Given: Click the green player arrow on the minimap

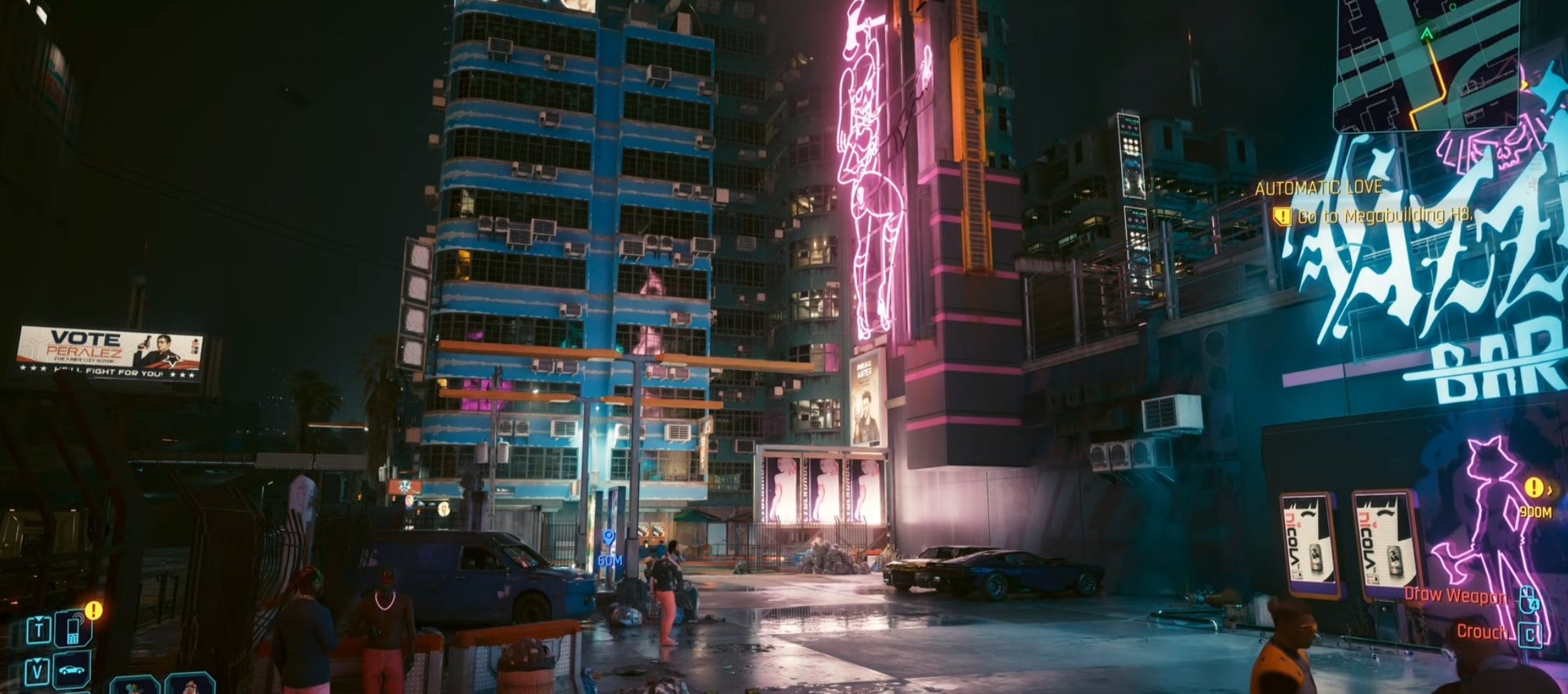Looking at the screenshot, I should (1427, 34).
